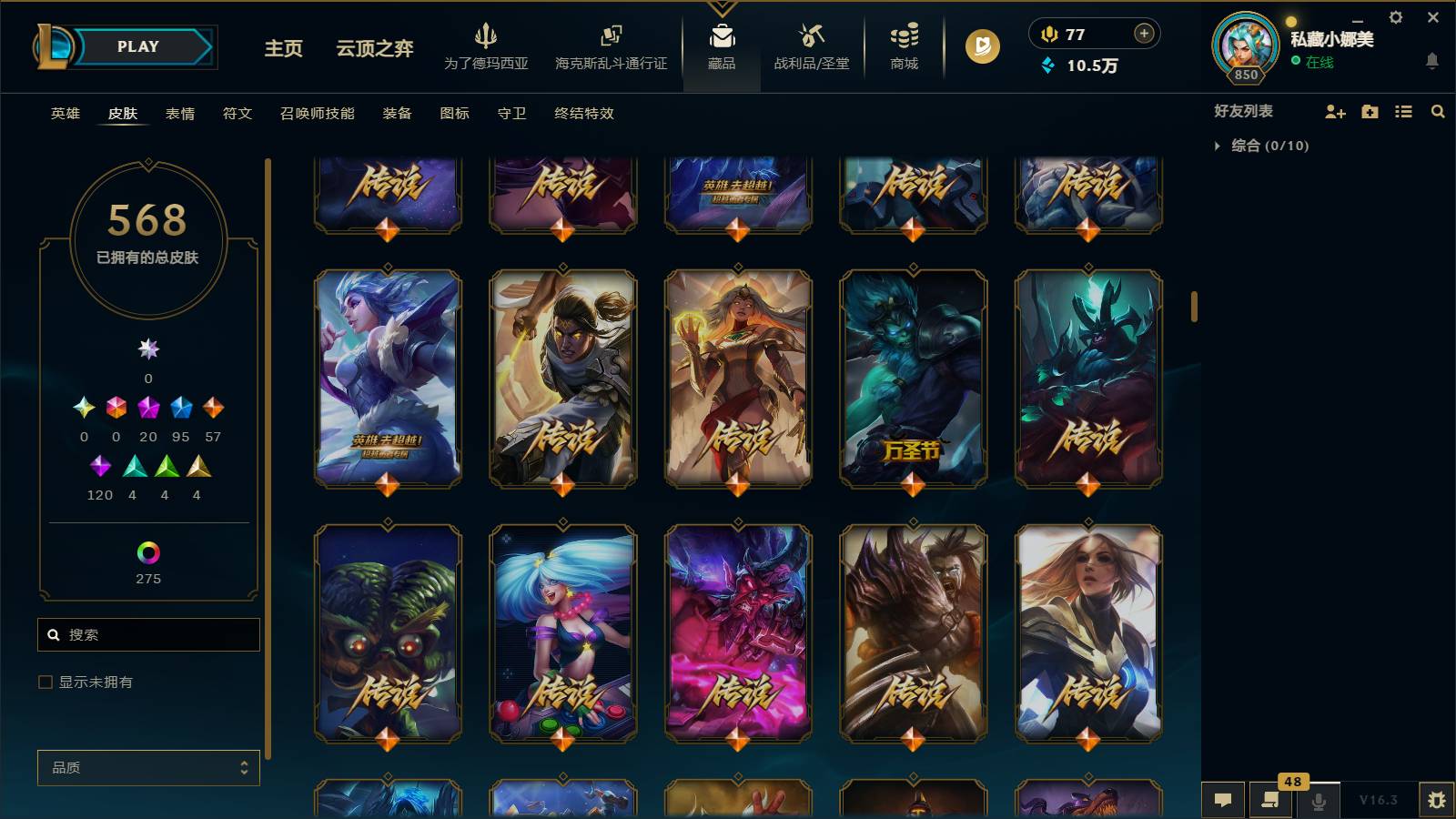This screenshot has height=819, width=1456.
Task: Open the missions journal icon showing 48 badge
Action: [1270, 801]
